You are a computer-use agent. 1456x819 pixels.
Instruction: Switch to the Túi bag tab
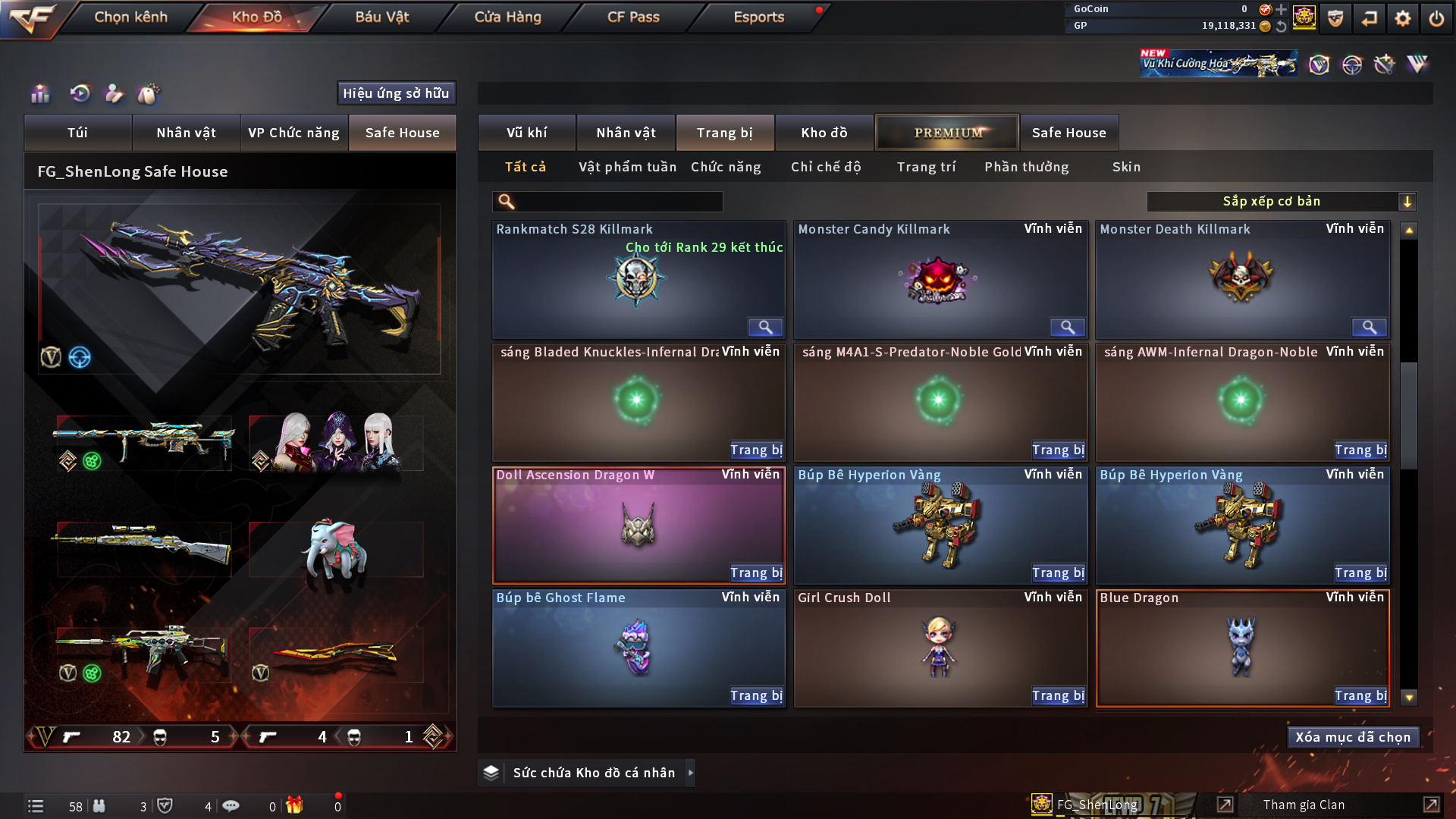77,133
